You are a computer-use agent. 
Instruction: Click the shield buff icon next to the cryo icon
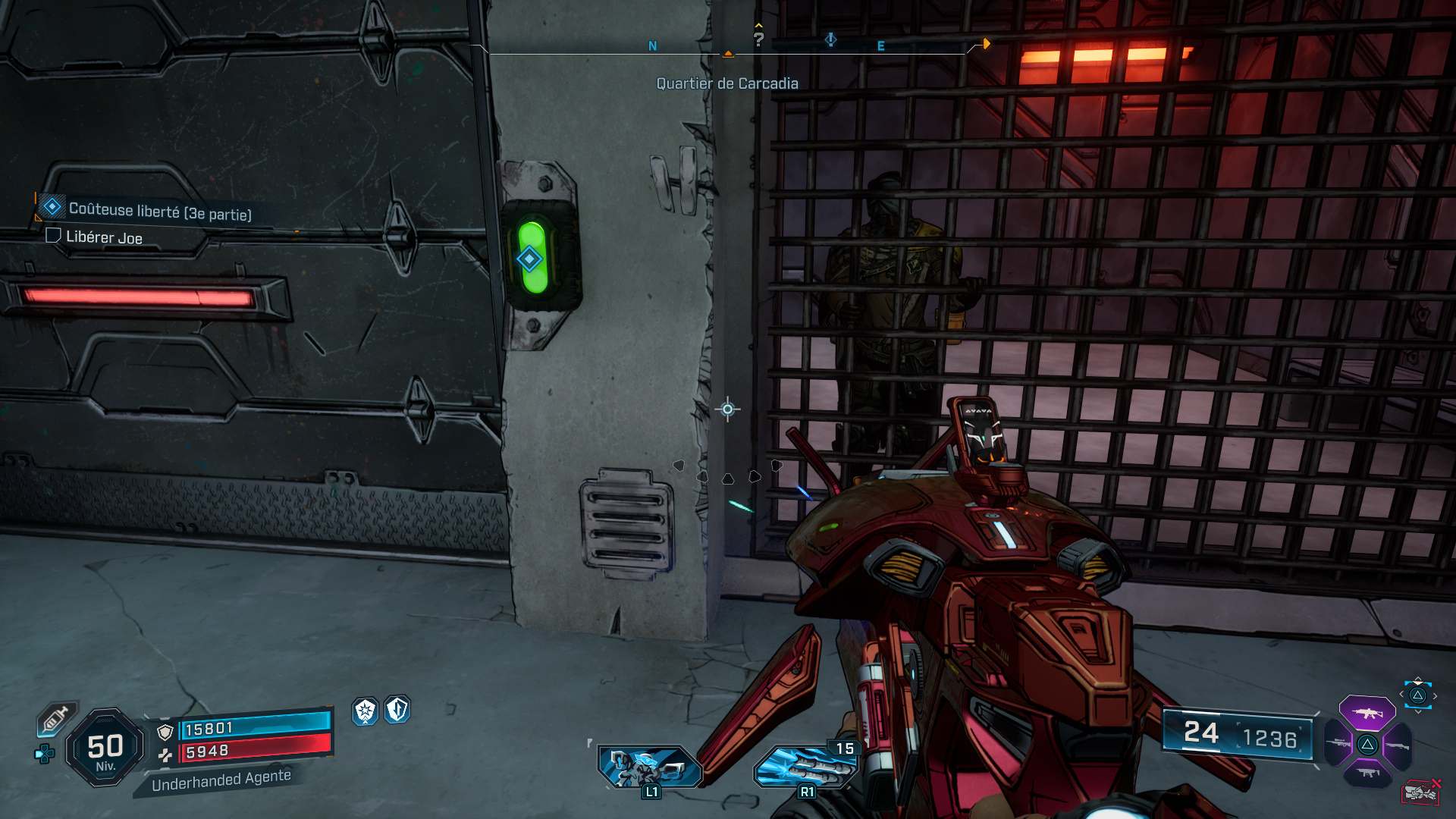[397, 710]
